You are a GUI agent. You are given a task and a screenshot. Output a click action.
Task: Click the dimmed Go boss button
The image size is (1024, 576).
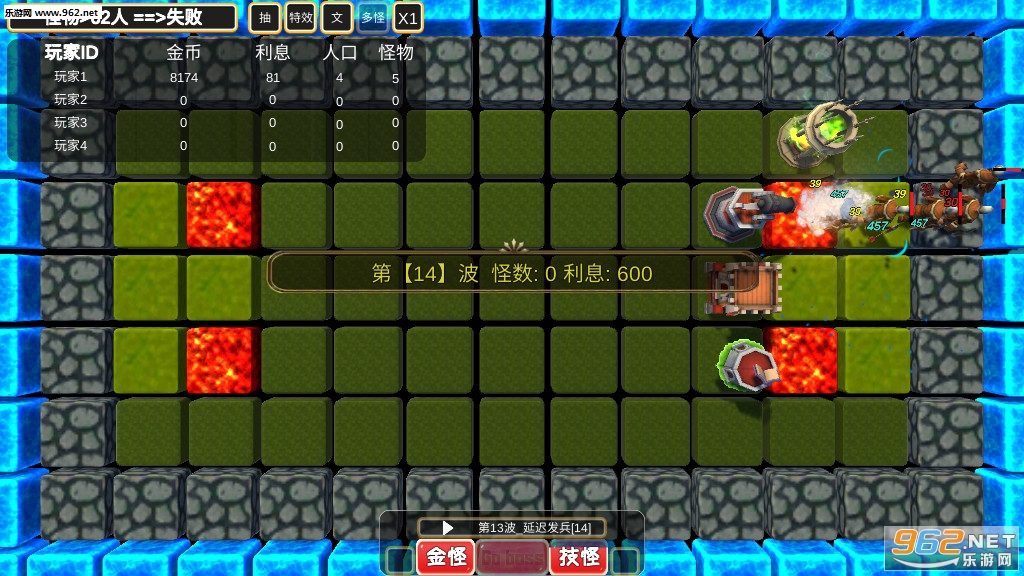[x=511, y=557]
